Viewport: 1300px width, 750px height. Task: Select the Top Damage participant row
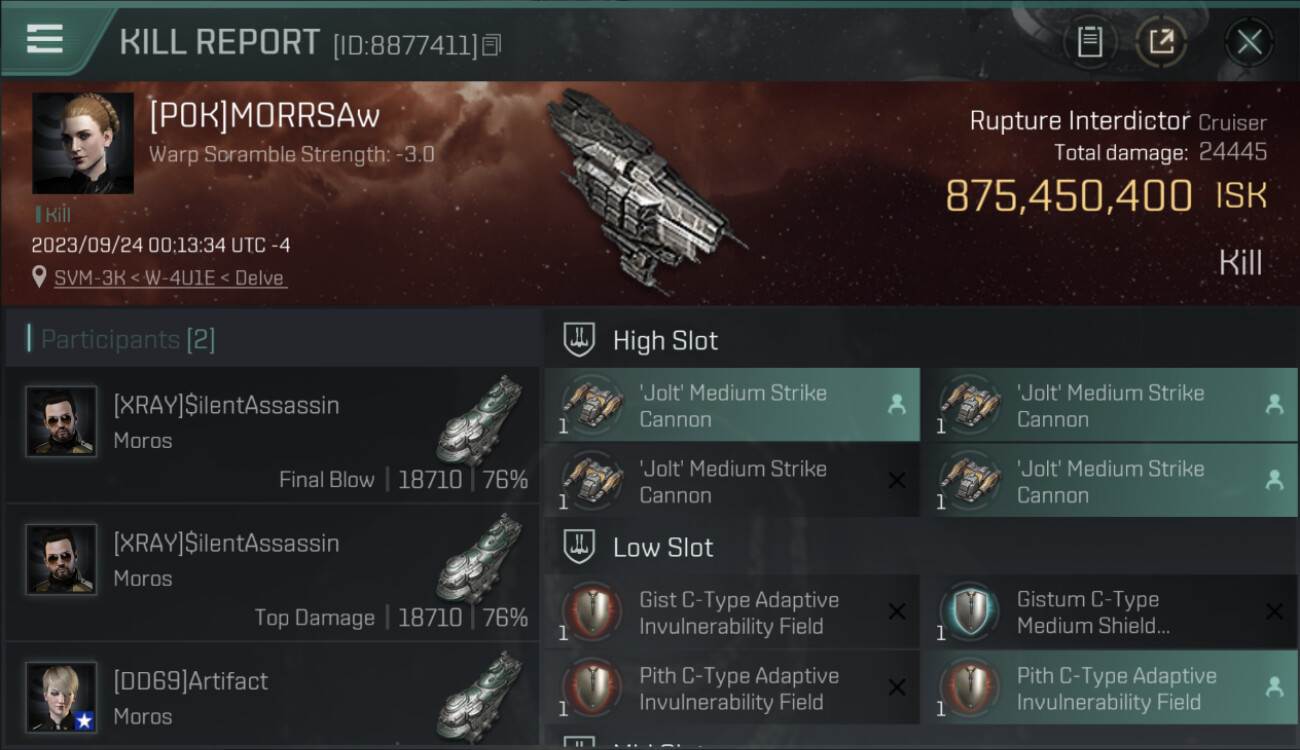[272, 574]
